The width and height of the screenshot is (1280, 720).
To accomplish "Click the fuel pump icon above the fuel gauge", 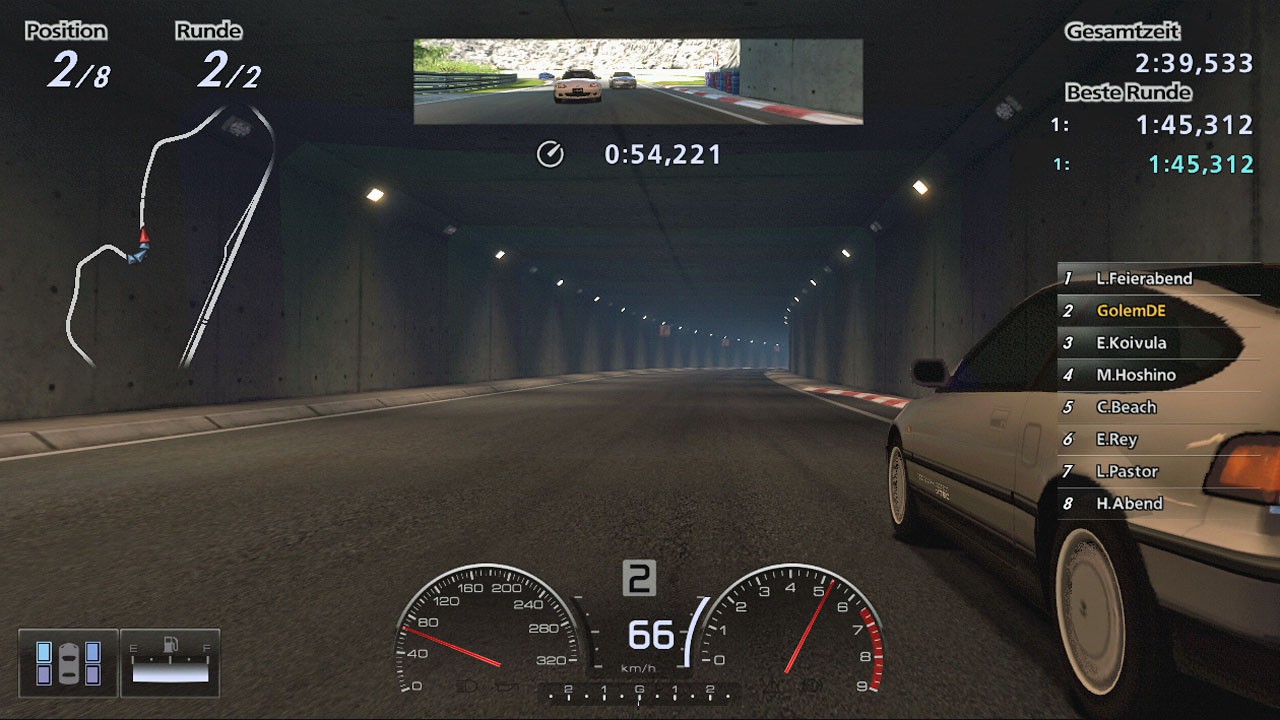I will click(x=170, y=645).
